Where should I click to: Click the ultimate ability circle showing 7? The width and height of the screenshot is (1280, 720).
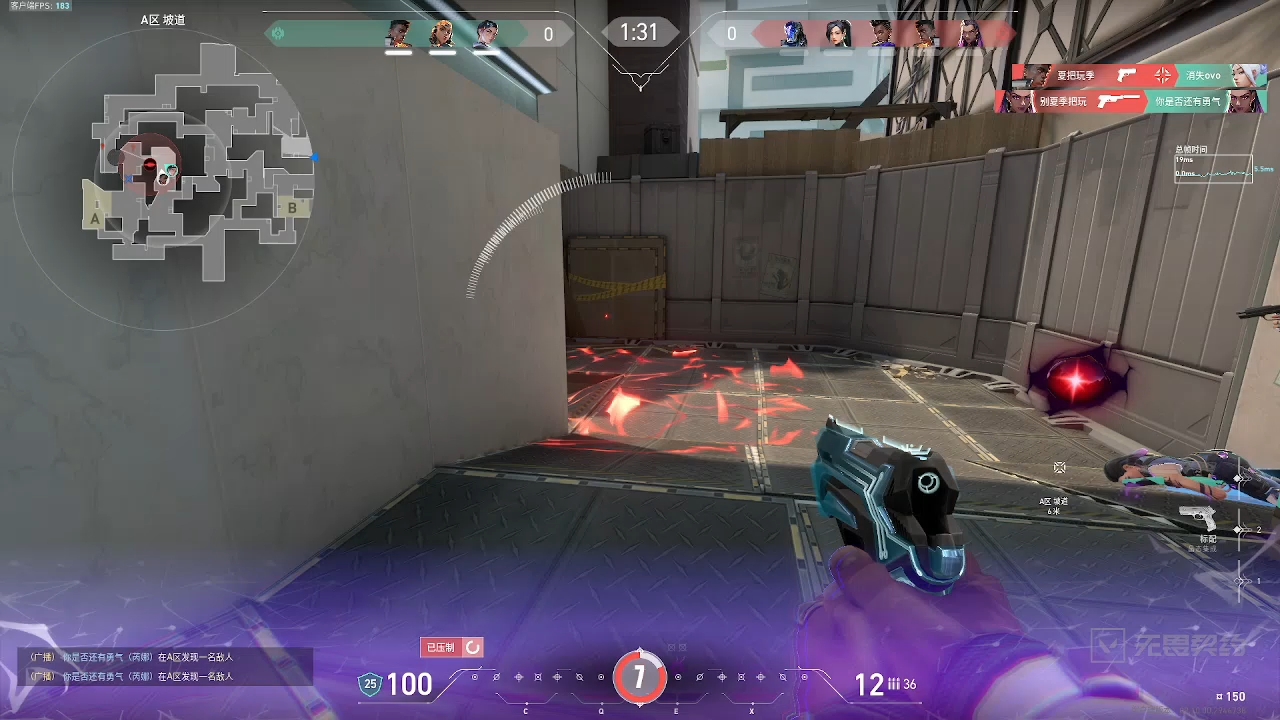tap(639, 678)
